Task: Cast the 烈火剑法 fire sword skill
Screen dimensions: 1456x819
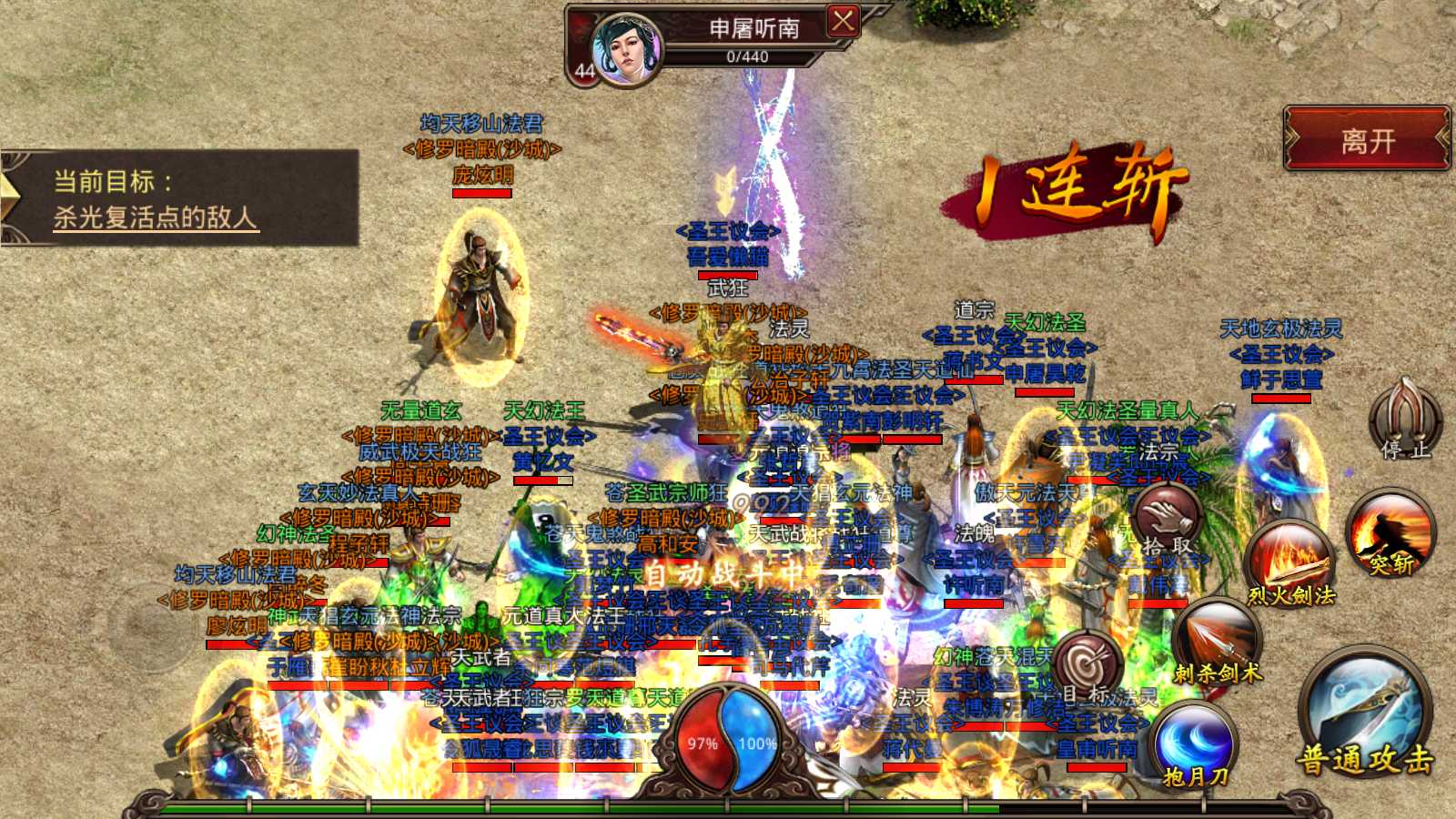Action: click(1291, 564)
